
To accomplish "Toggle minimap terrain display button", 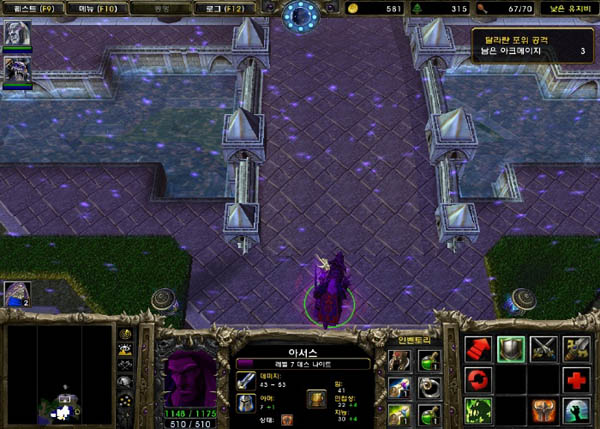I will pos(126,352).
